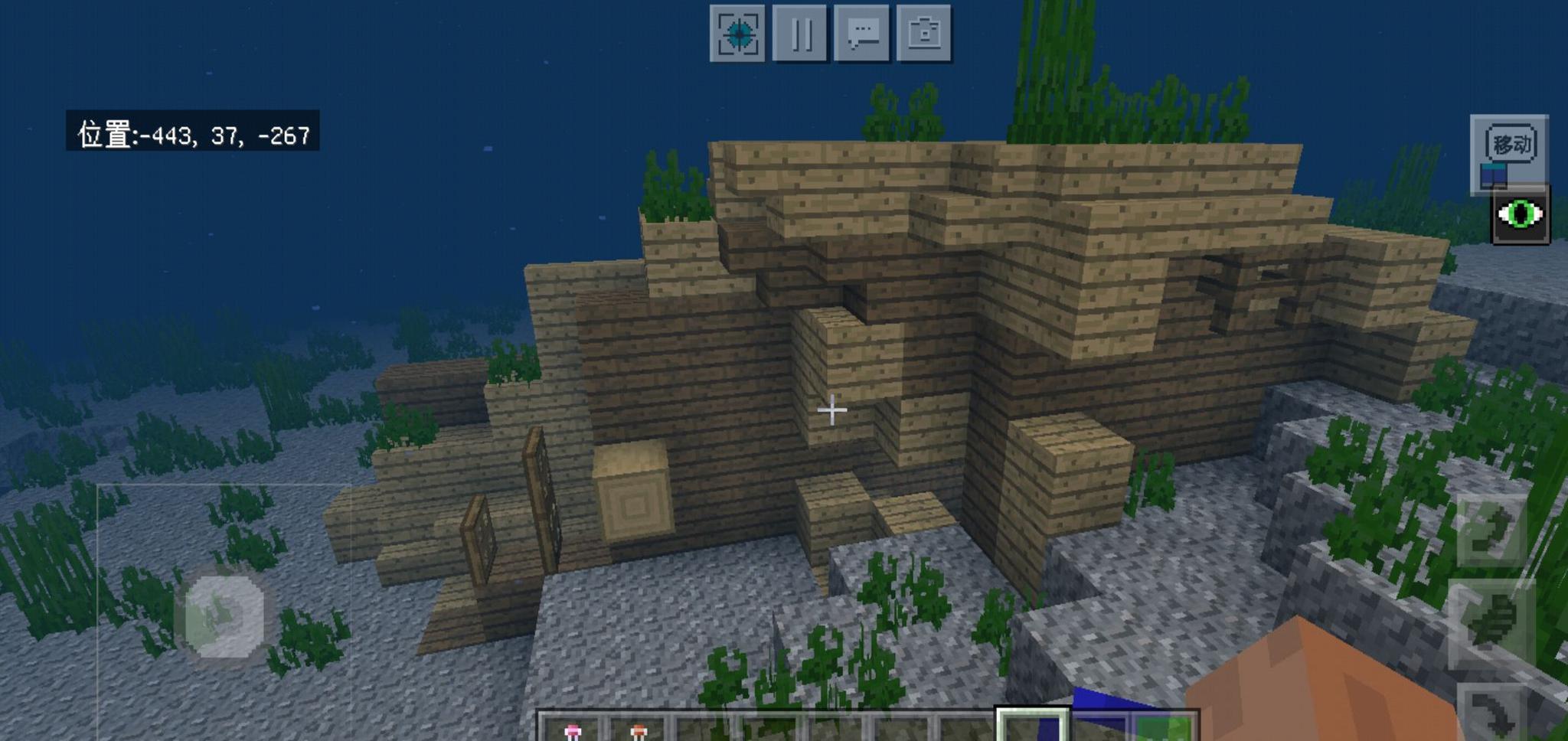Tap the crosshair target button
This screenshot has width=1568, height=741.
coord(737,34)
